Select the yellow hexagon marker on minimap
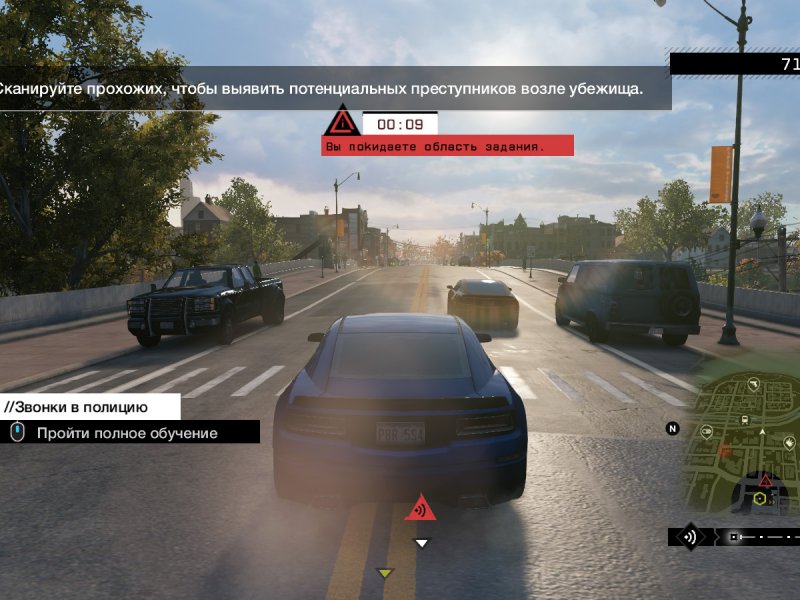This screenshot has width=800, height=600. tap(760, 498)
